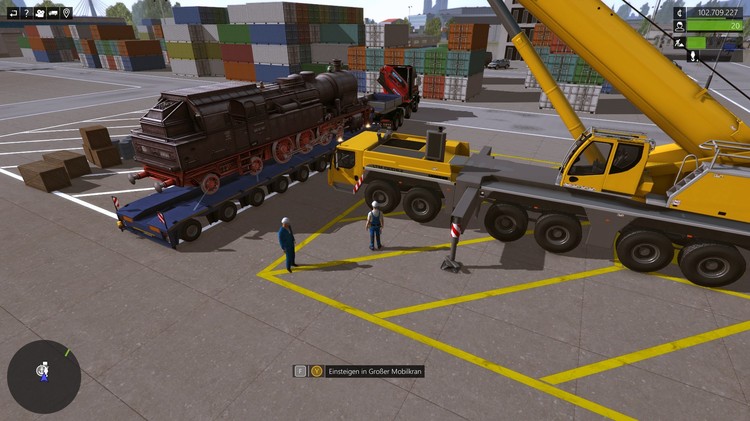The width and height of the screenshot is (750, 421).
Task: Open the question mark help icon
Action: coord(26,13)
